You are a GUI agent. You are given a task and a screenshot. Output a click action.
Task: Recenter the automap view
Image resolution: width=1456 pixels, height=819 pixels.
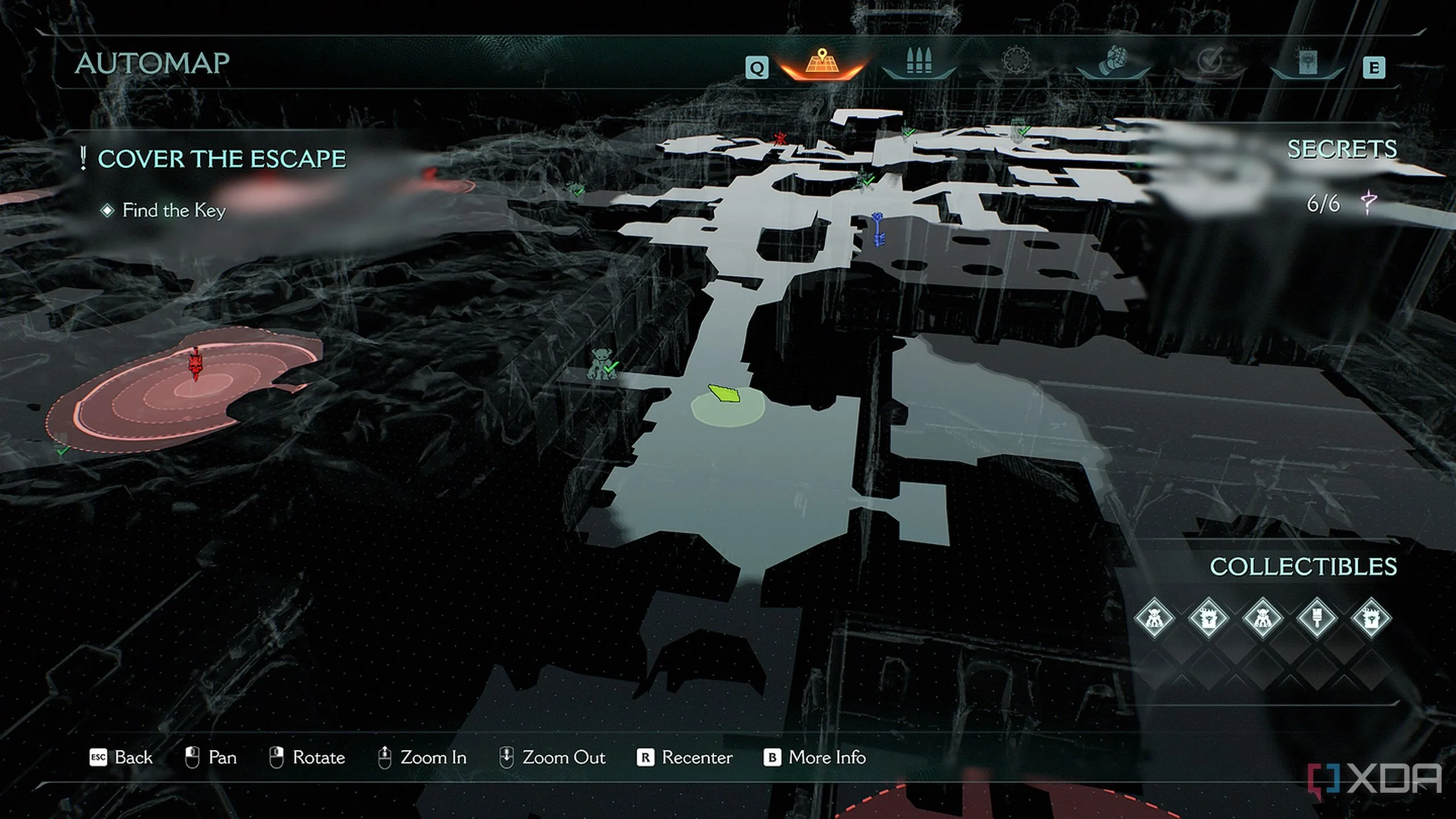click(x=685, y=758)
